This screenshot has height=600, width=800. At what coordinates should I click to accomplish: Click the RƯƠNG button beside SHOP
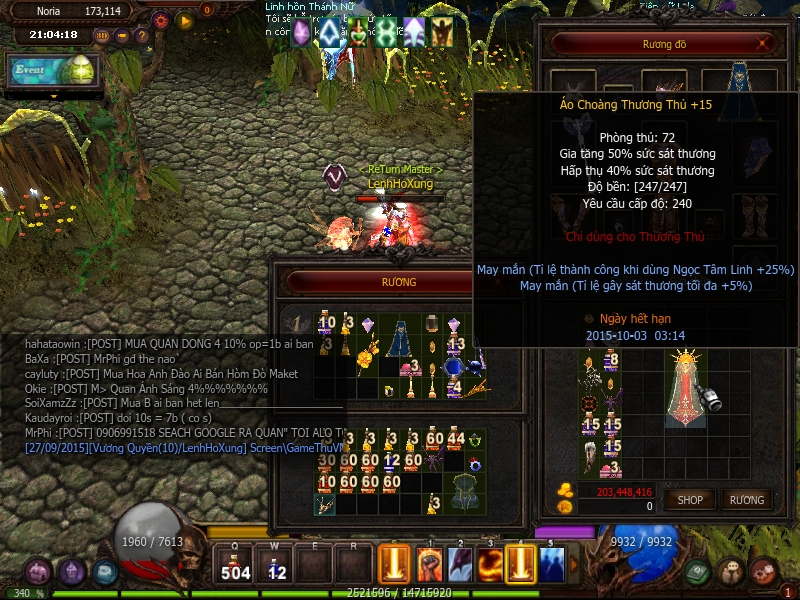(746, 499)
